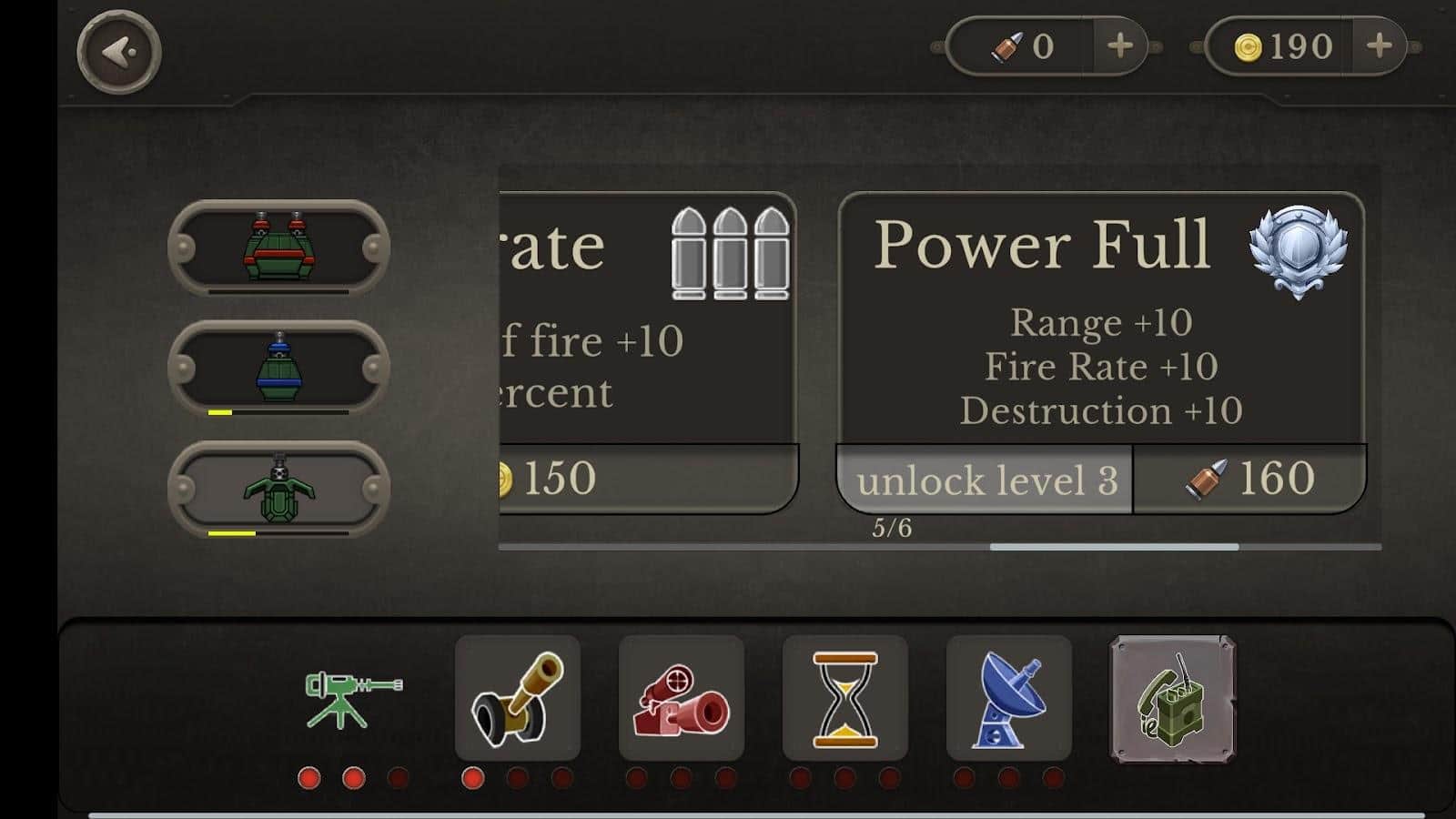Image resolution: width=1456 pixels, height=819 pixels.
Task: Select the green field radio category
Action: pos(1172,698)
